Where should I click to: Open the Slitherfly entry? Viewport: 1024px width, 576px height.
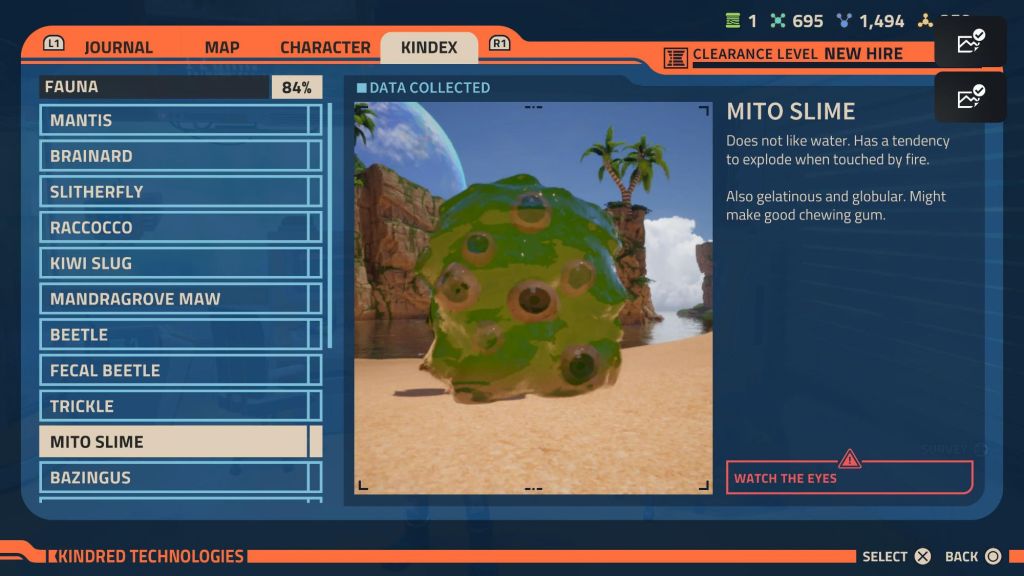(178, 192)
